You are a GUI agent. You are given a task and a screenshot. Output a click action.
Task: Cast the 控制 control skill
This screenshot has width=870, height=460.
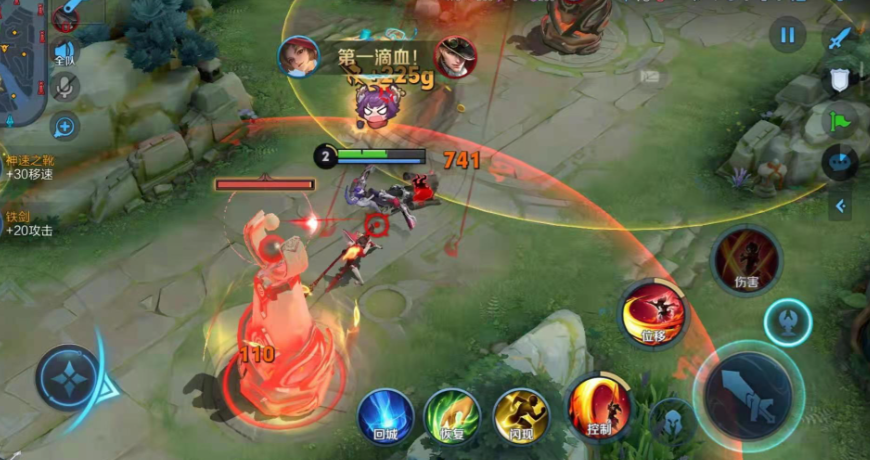coord(599,408)
